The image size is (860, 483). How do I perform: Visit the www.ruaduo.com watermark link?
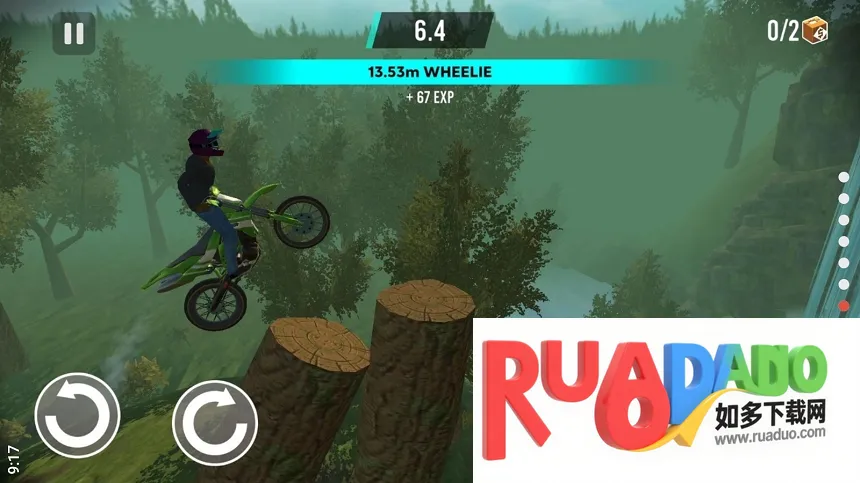tap(769, 433)
